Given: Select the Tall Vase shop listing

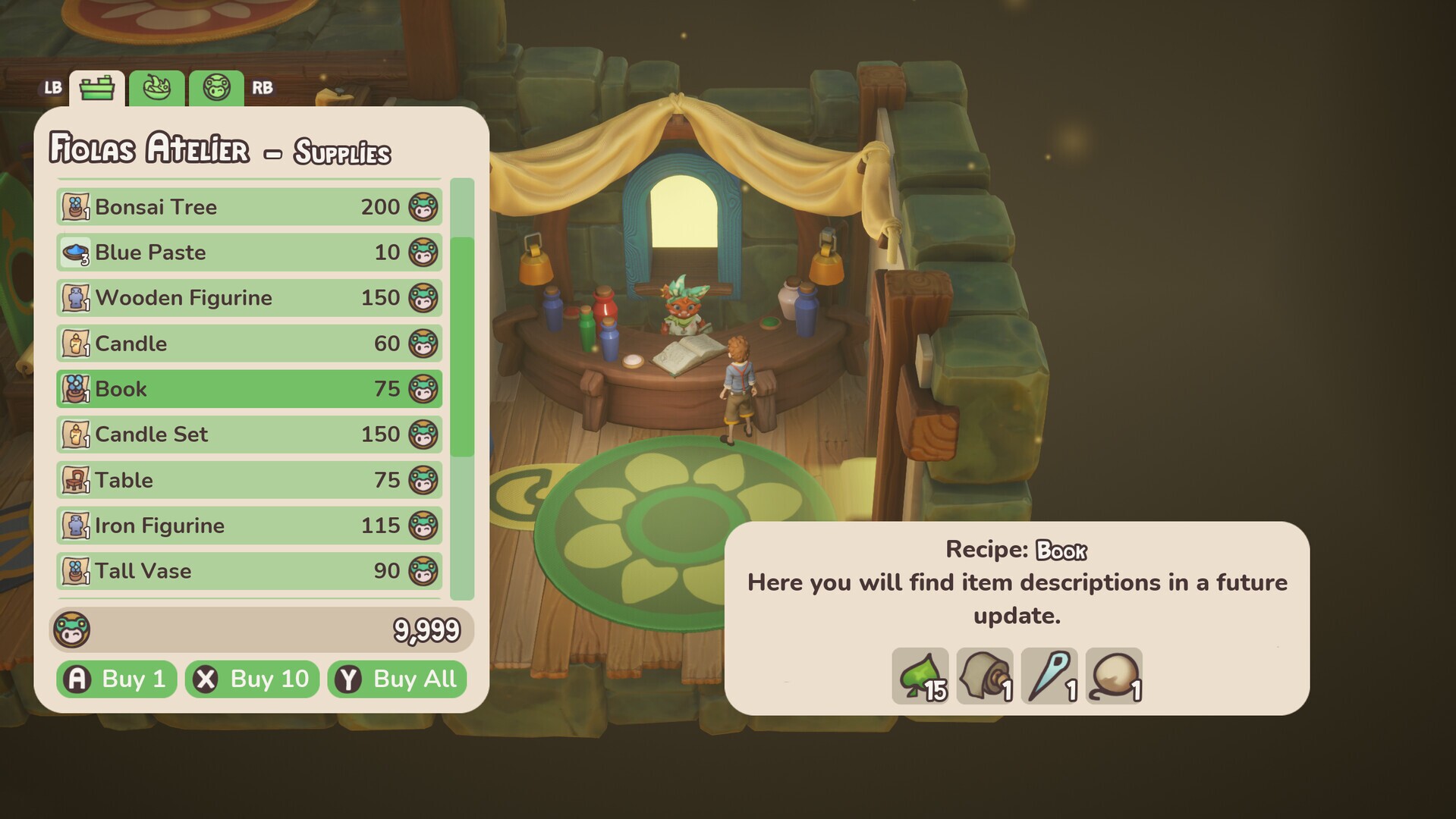Looking at the screenshot, I should pos(249,570).
